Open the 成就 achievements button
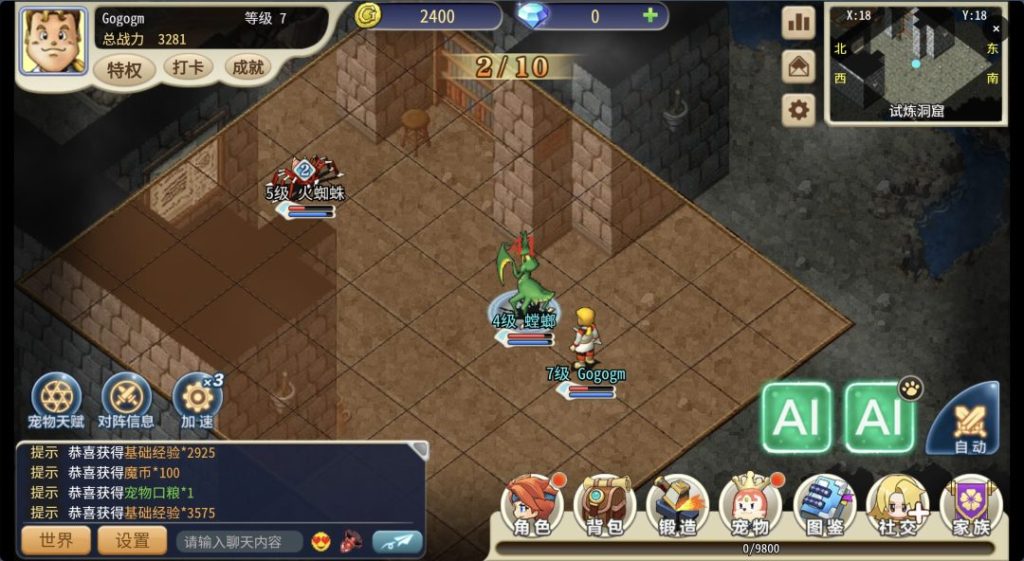 (247, 68)
